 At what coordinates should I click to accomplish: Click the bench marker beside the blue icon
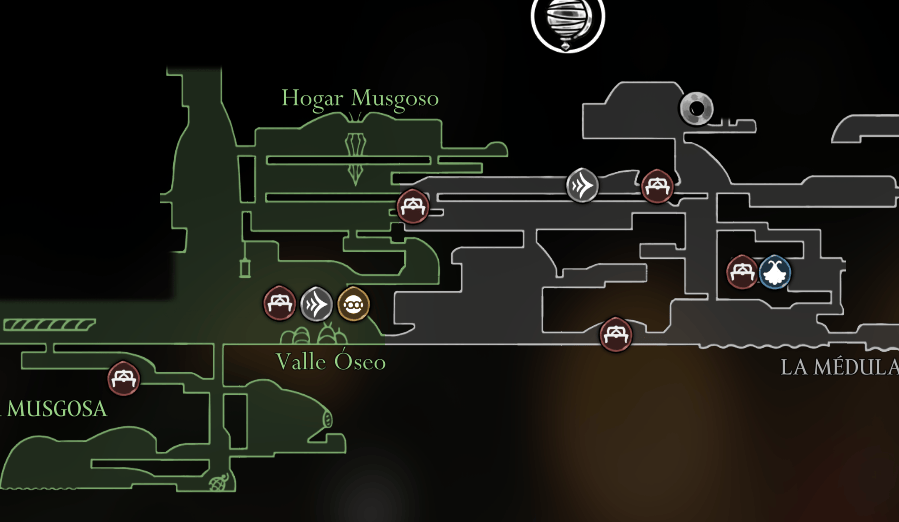[x=742, y=272]
